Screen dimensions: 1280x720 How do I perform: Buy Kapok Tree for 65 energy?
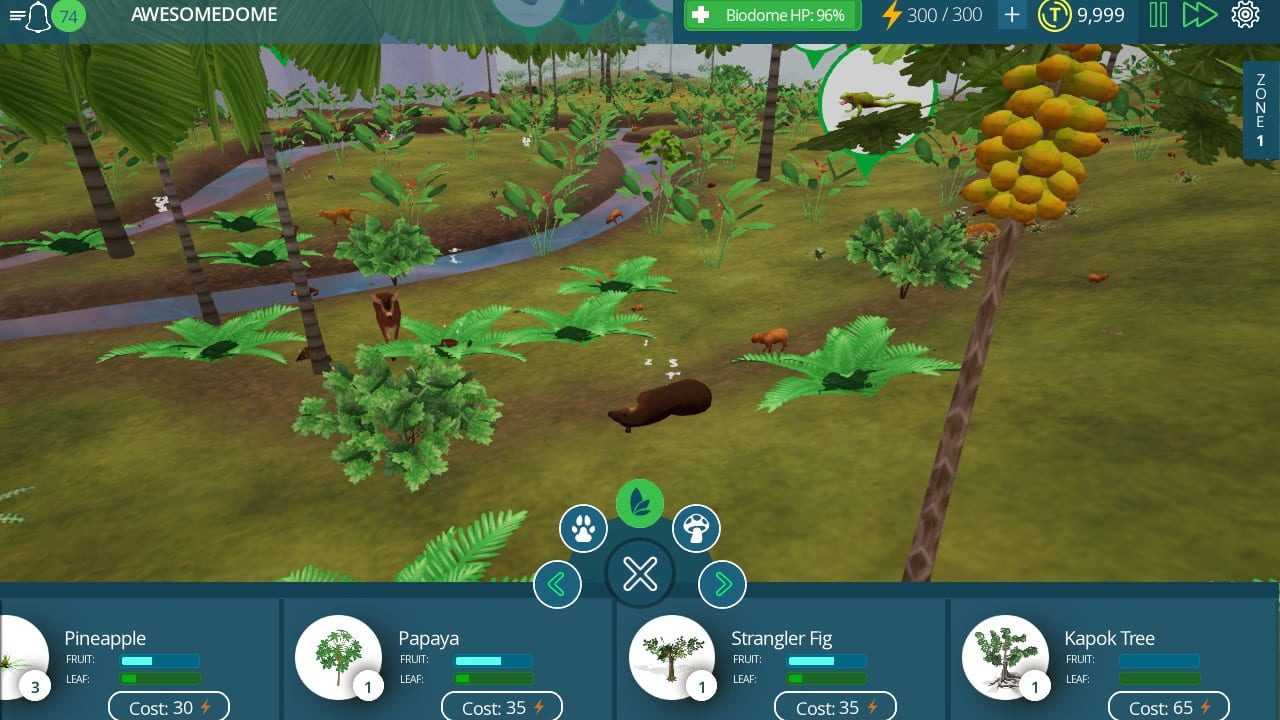(x=1168, y=707)
